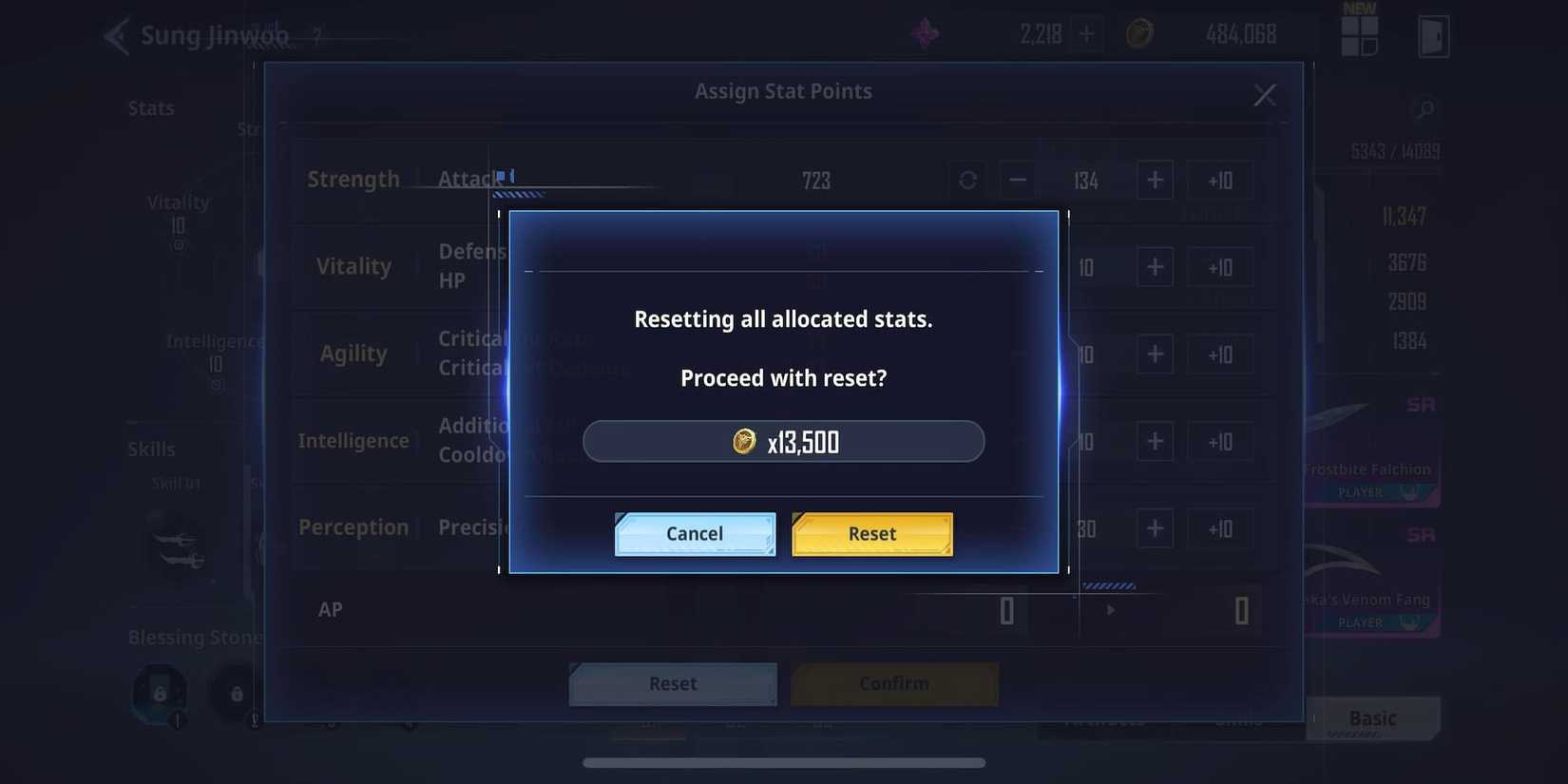Confirm with the yellow Reset button
This screenshot has height=784, width=1568.
tap(871, 533)
